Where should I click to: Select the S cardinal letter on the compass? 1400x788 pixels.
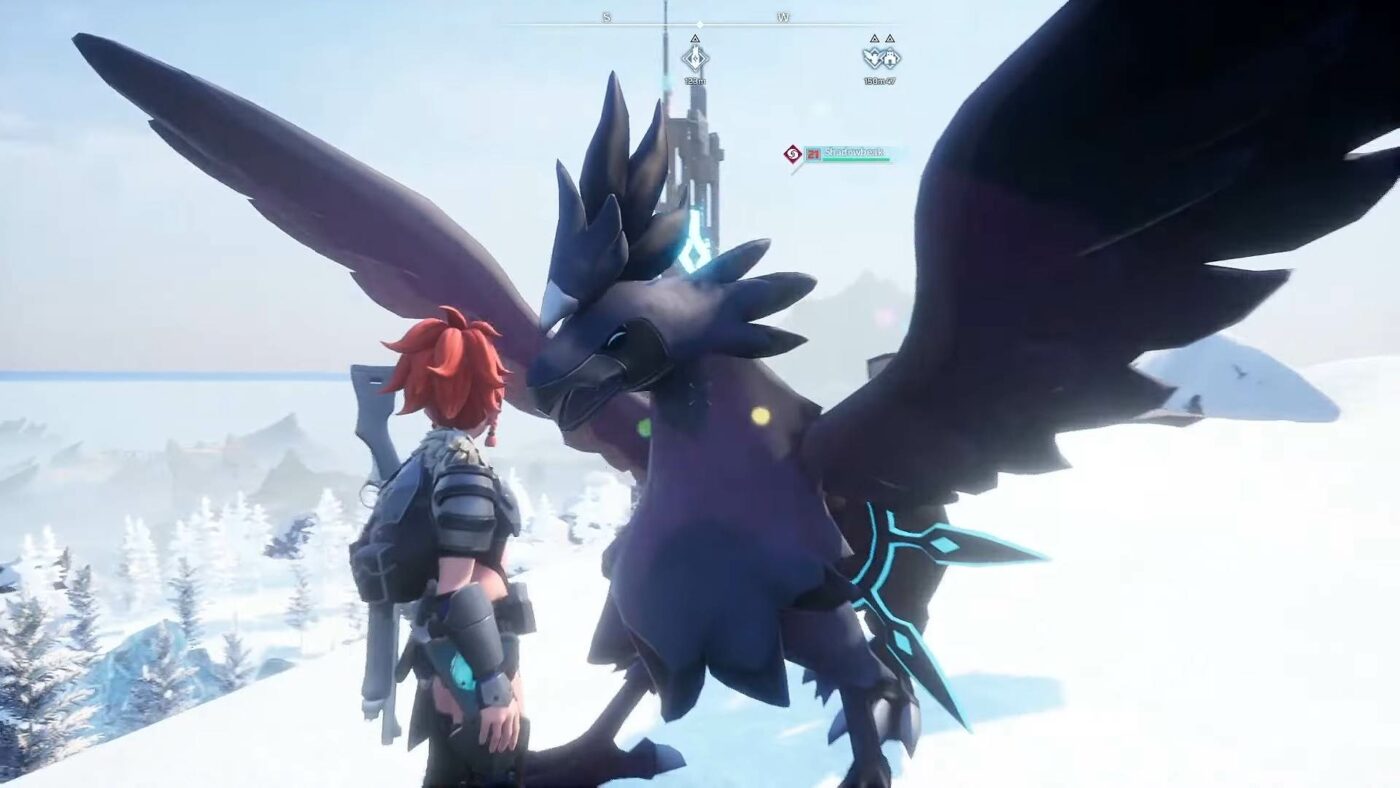[x=605, y=17]
